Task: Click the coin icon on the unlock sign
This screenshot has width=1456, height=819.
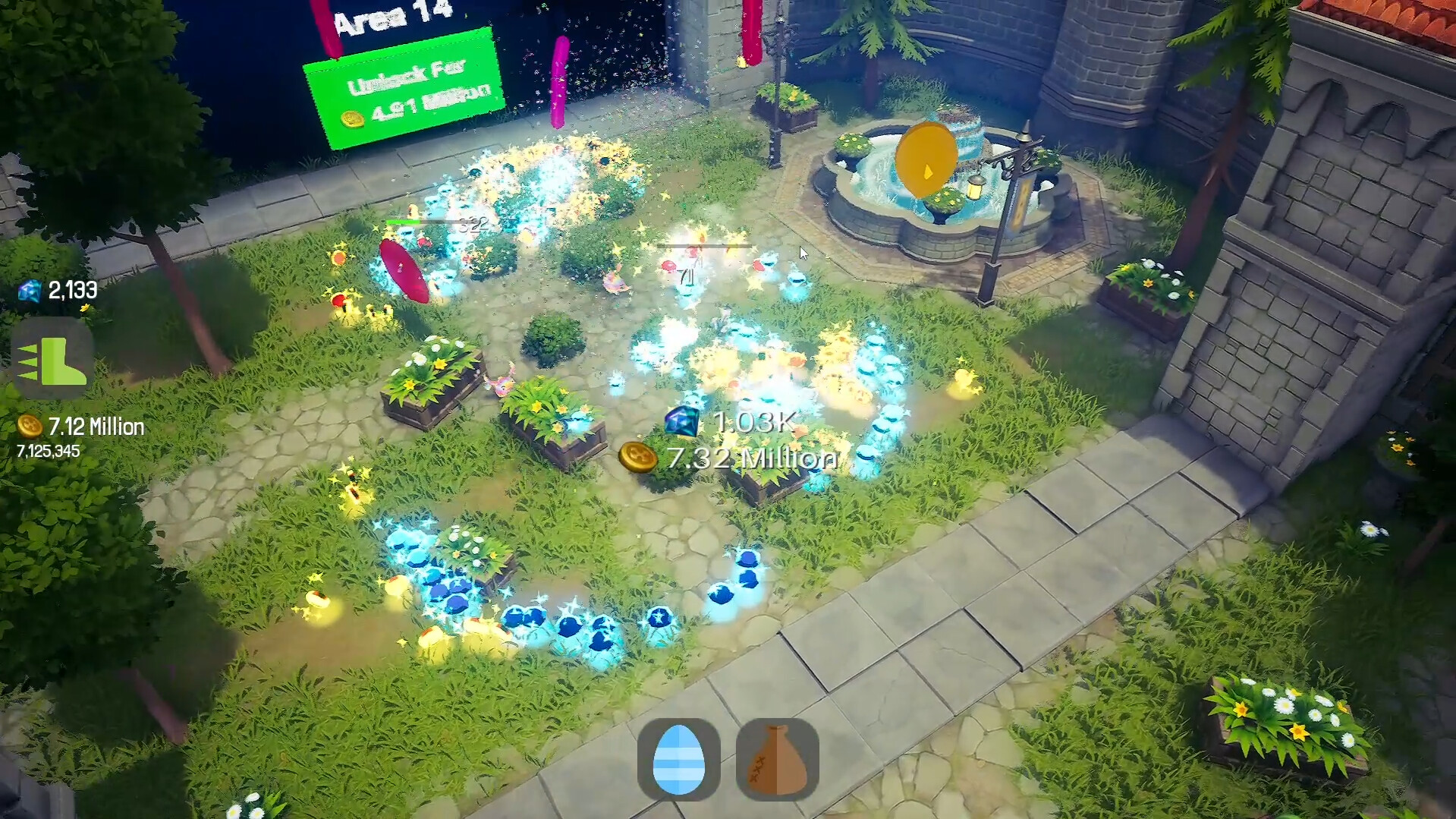Action: point(354,118)
